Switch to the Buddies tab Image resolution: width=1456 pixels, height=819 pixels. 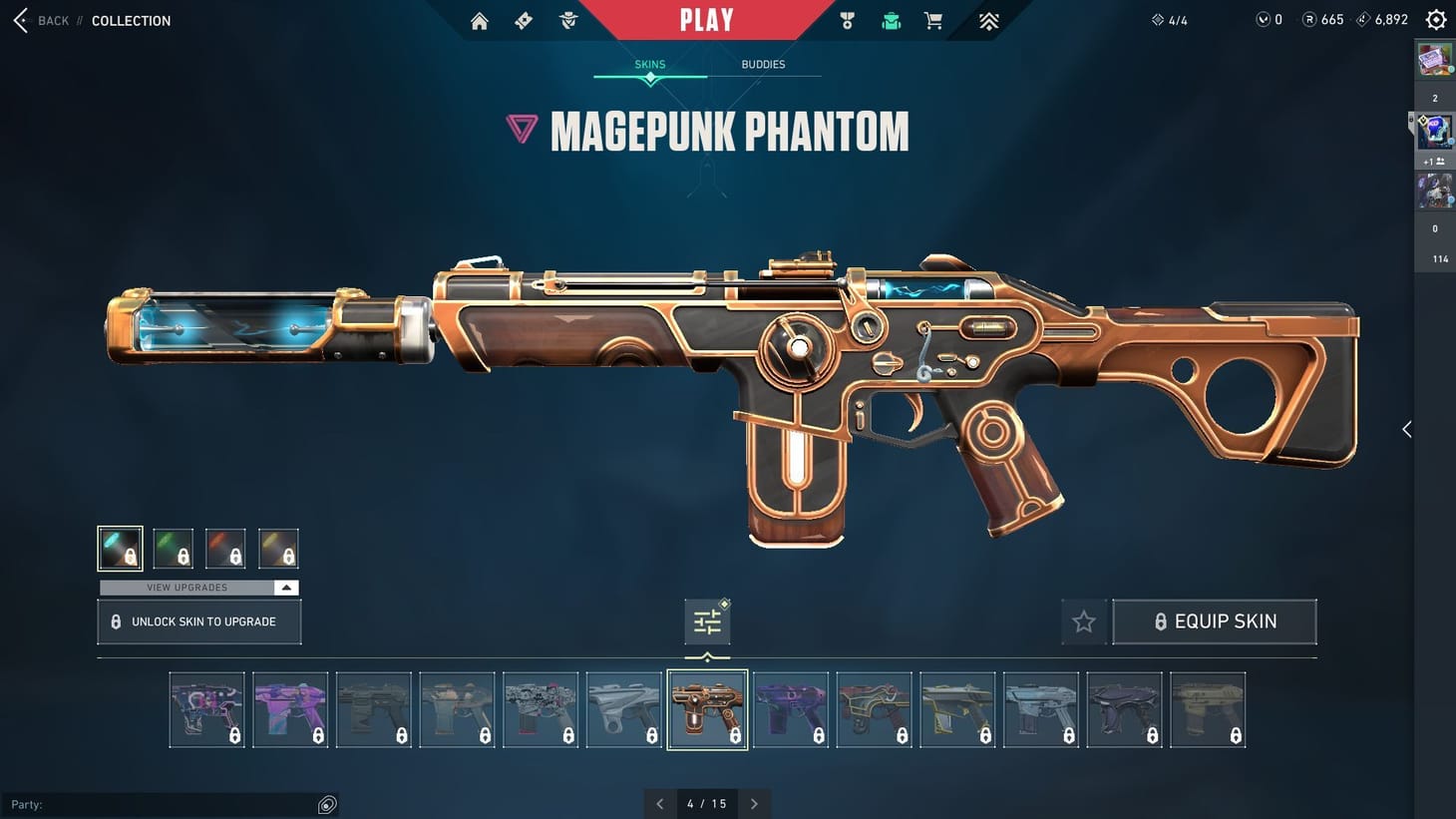coord(763,64)
